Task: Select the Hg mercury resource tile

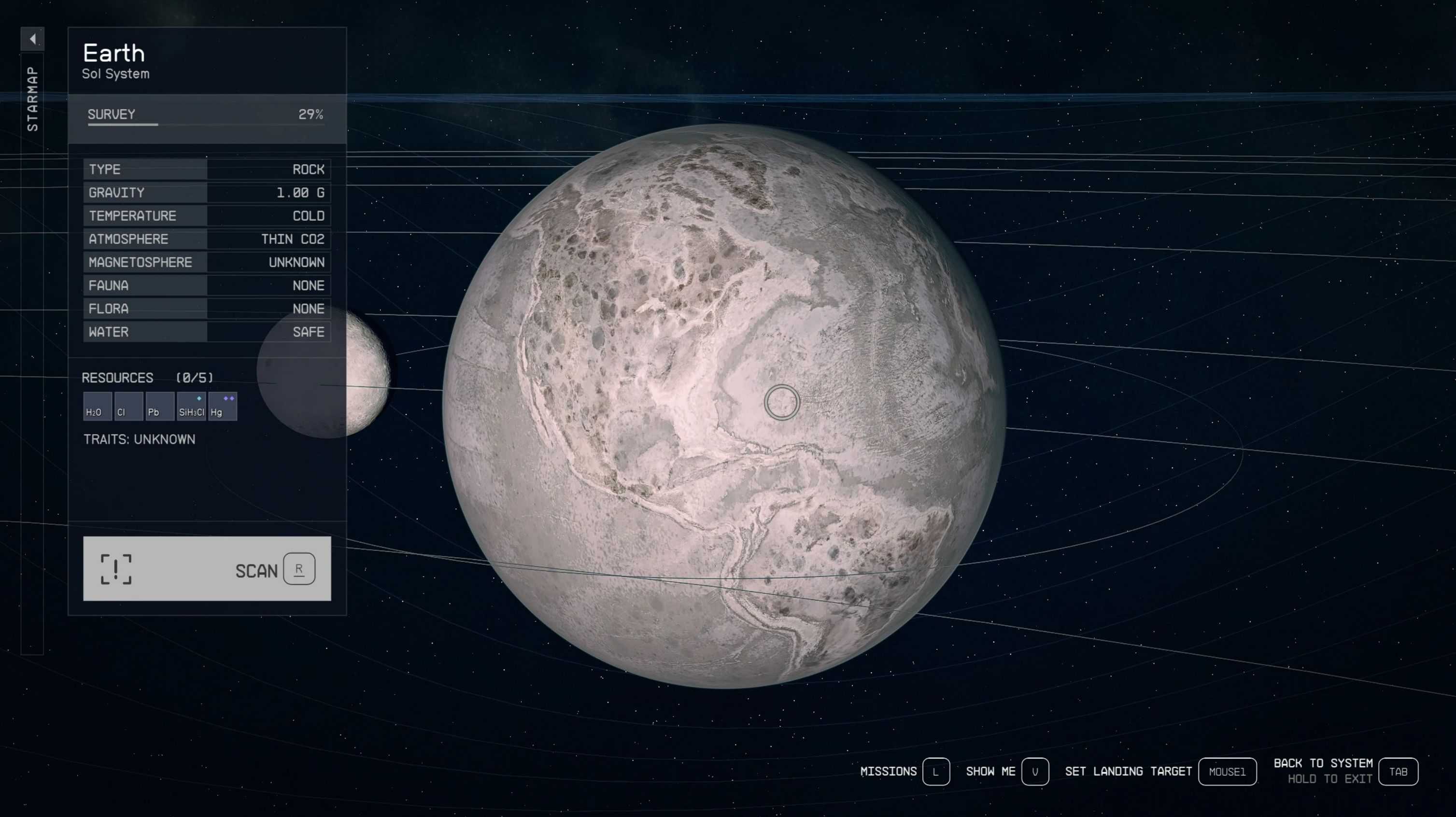Action: click(223, 406)
